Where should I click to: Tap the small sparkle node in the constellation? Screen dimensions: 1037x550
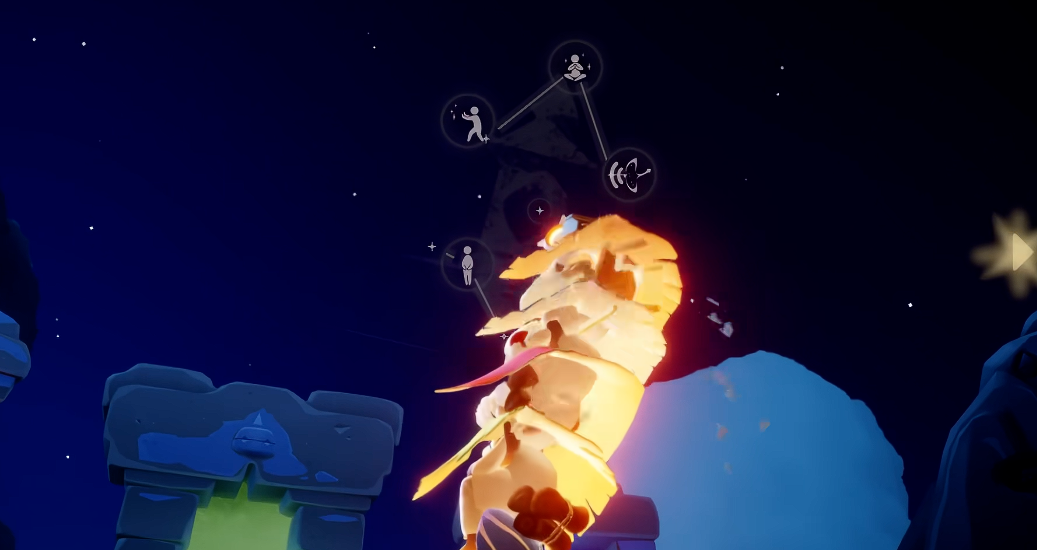[x=539, y=211]
